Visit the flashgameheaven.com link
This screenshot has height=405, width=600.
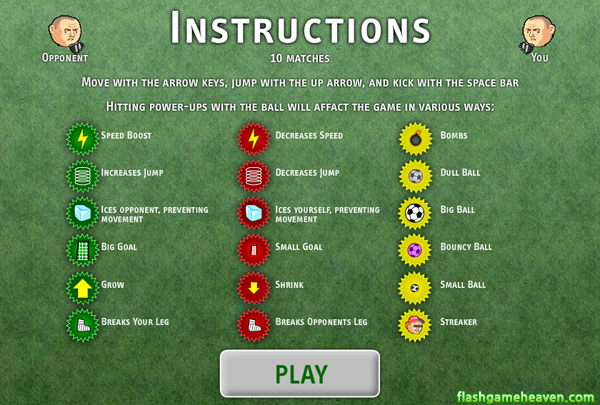526,394
